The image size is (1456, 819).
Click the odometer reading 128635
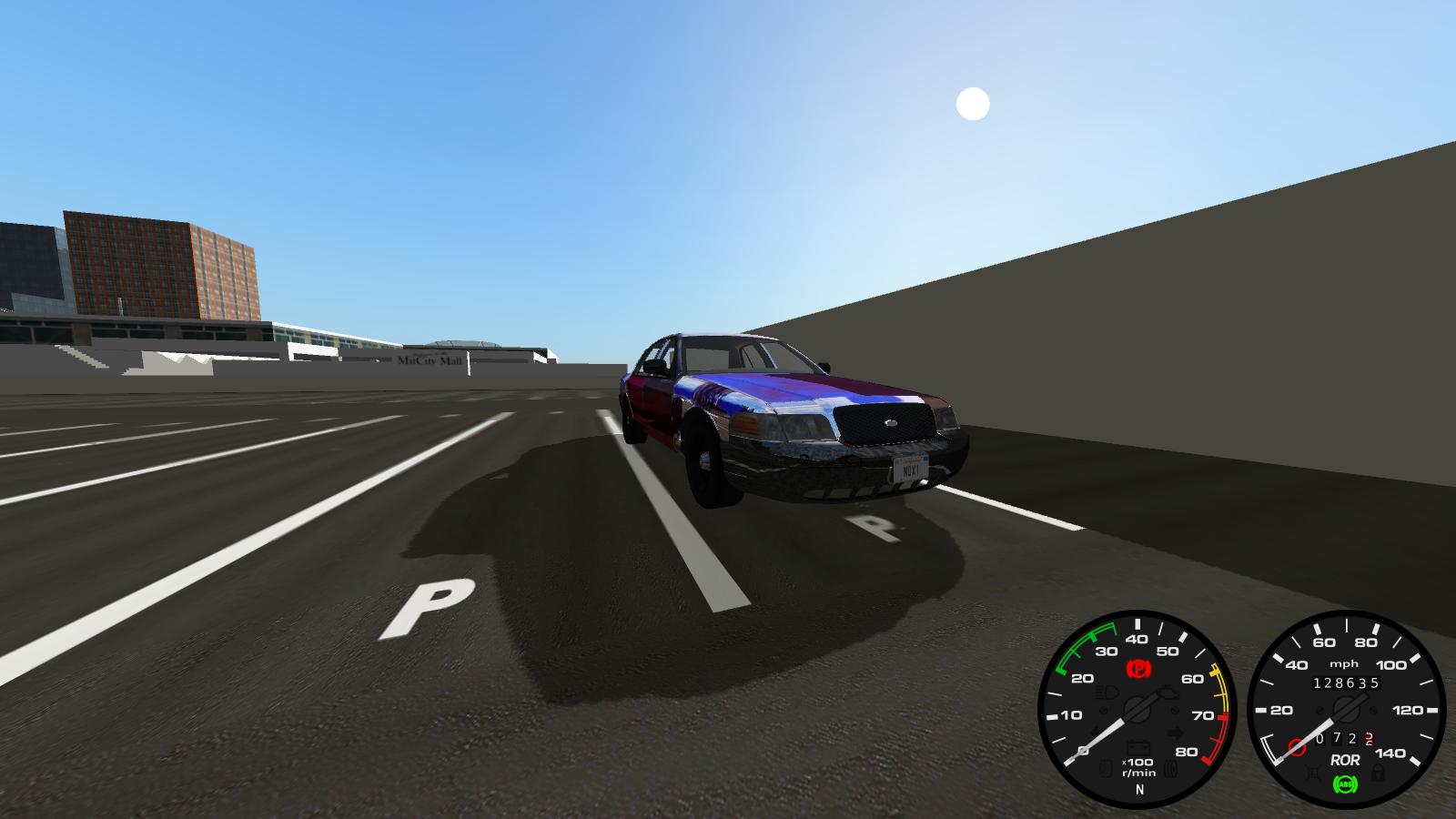[1346, 682]
